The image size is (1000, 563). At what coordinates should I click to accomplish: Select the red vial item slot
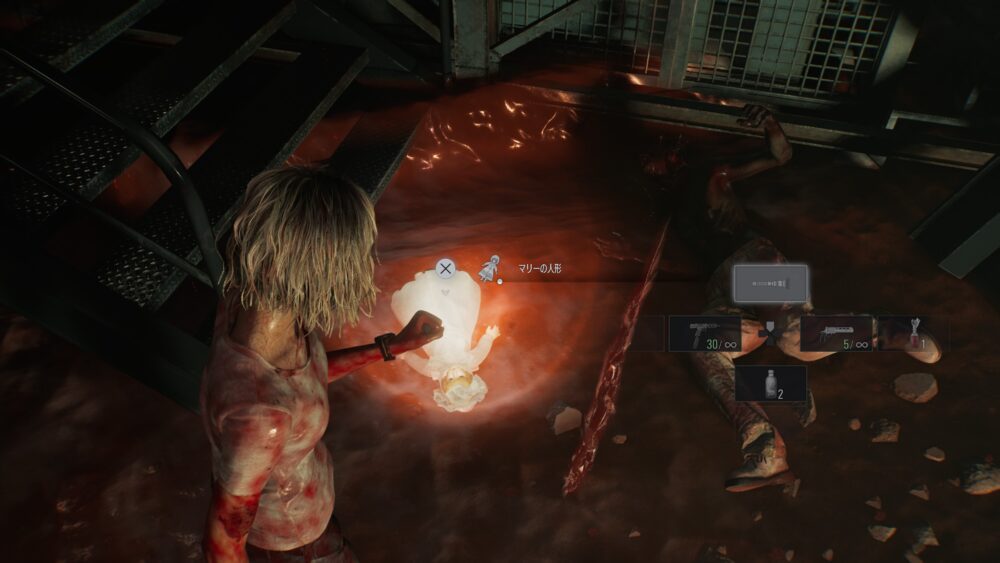point(910,334)
